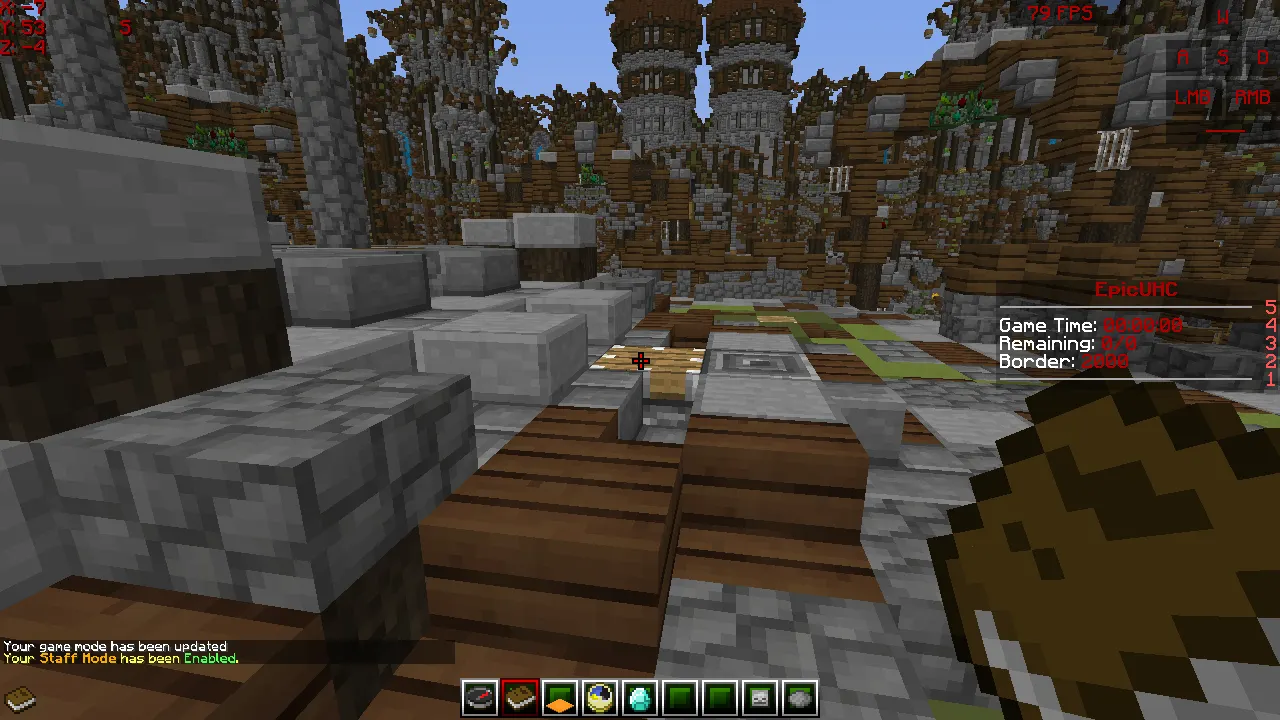Screen dimensions: 1280x720
Task: Pick the diamond hotbar slot
Action: pyautogui.click(x=640, y=698)
